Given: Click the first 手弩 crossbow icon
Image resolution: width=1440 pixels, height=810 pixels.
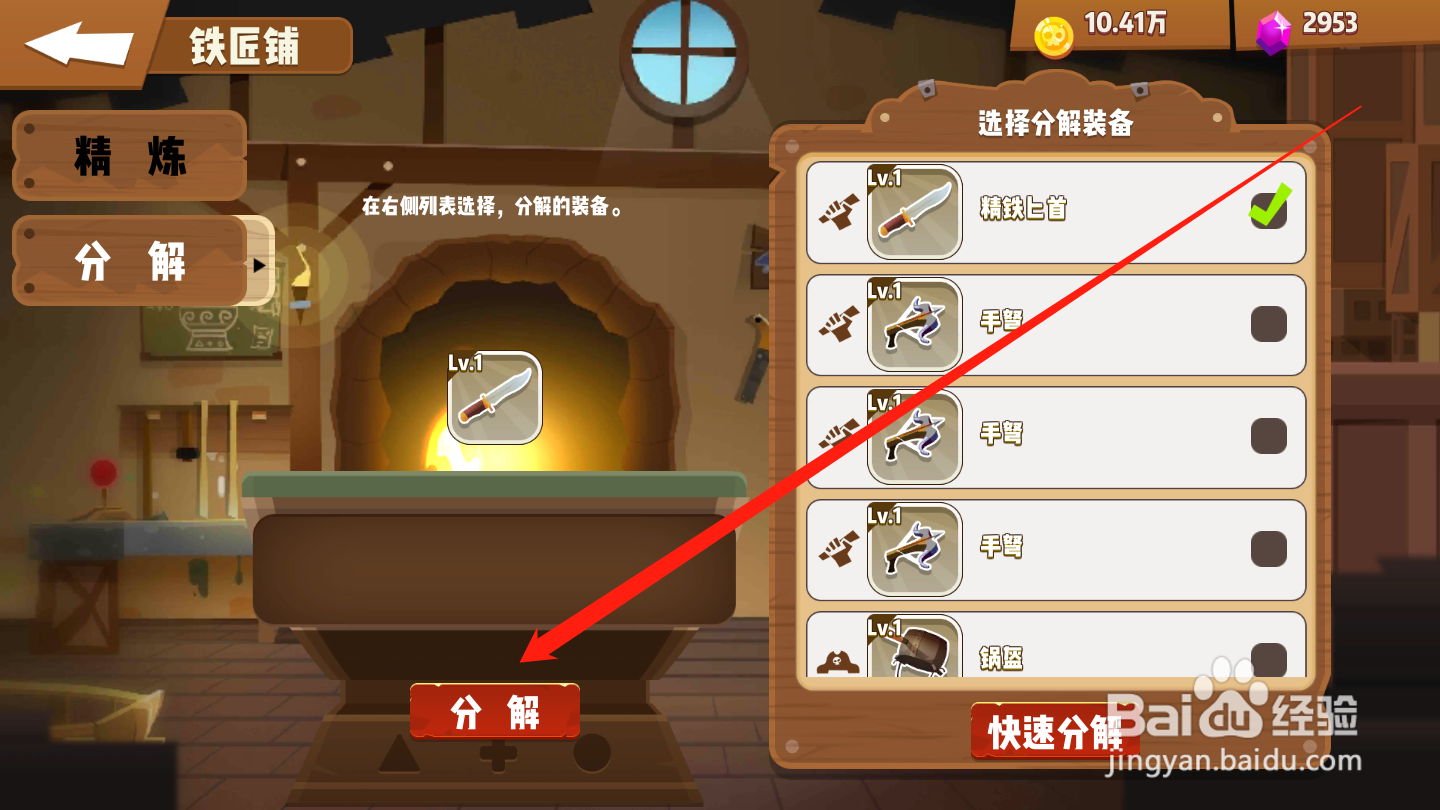Looking at the screenshot, I should (x=915, y=325).
